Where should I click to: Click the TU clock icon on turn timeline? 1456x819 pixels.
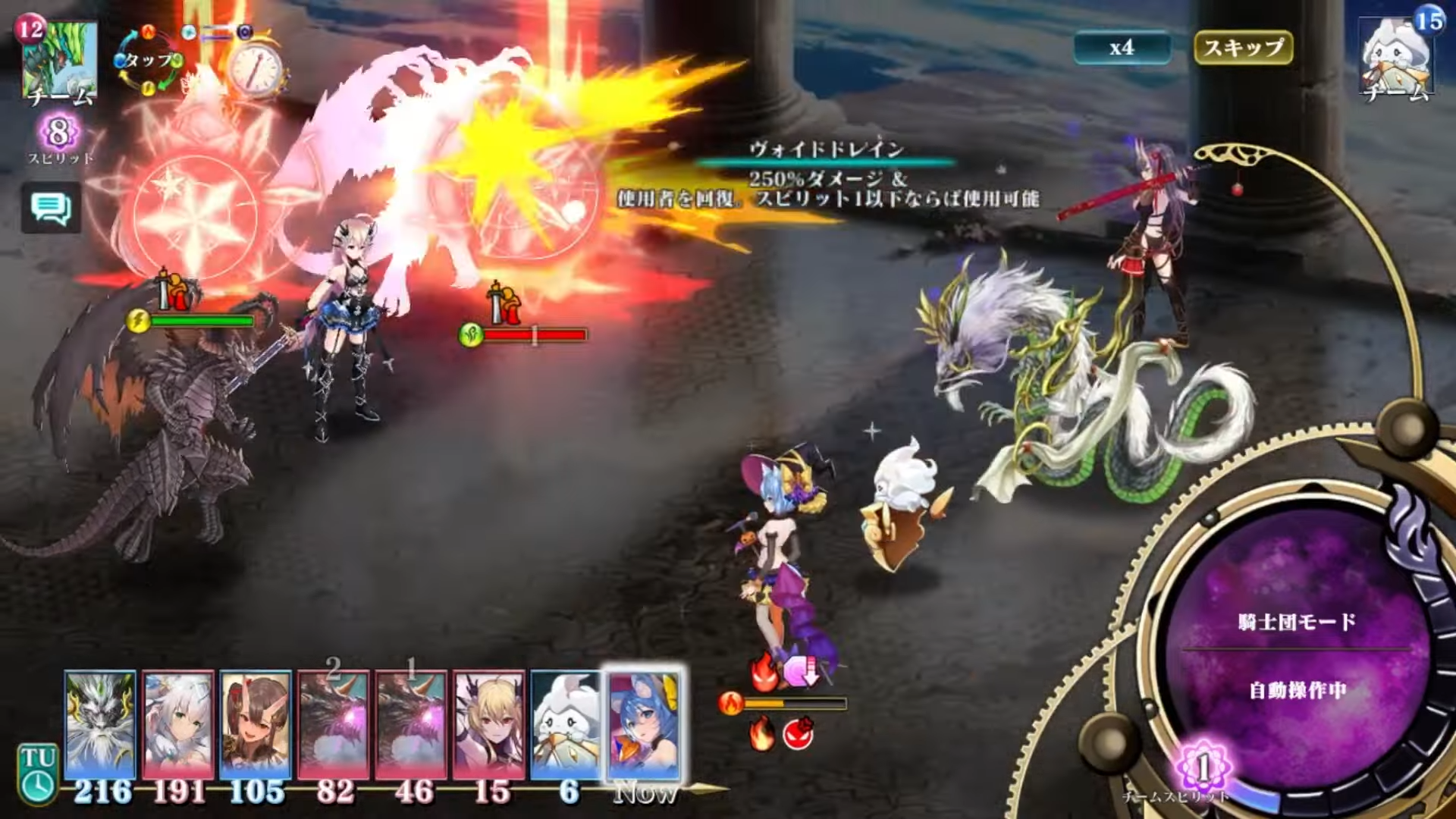pos(37,773)
